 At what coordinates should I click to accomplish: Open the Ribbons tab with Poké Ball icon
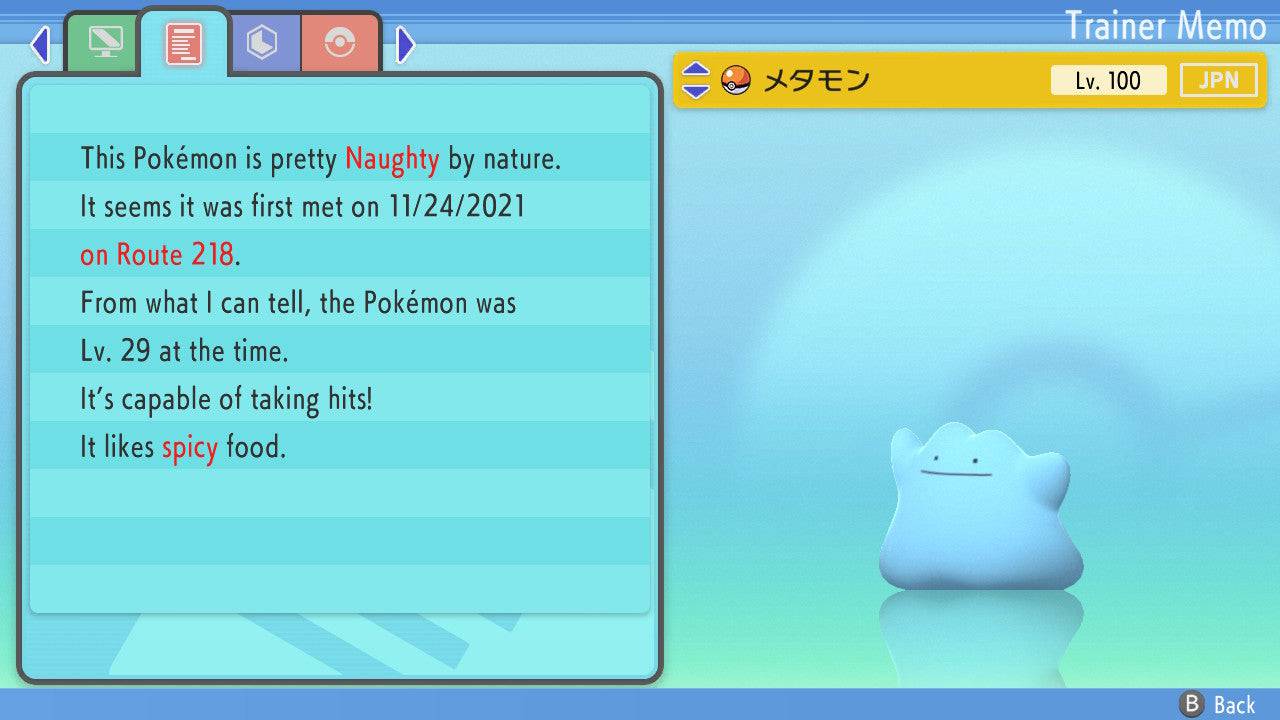[x=342, y=42]
